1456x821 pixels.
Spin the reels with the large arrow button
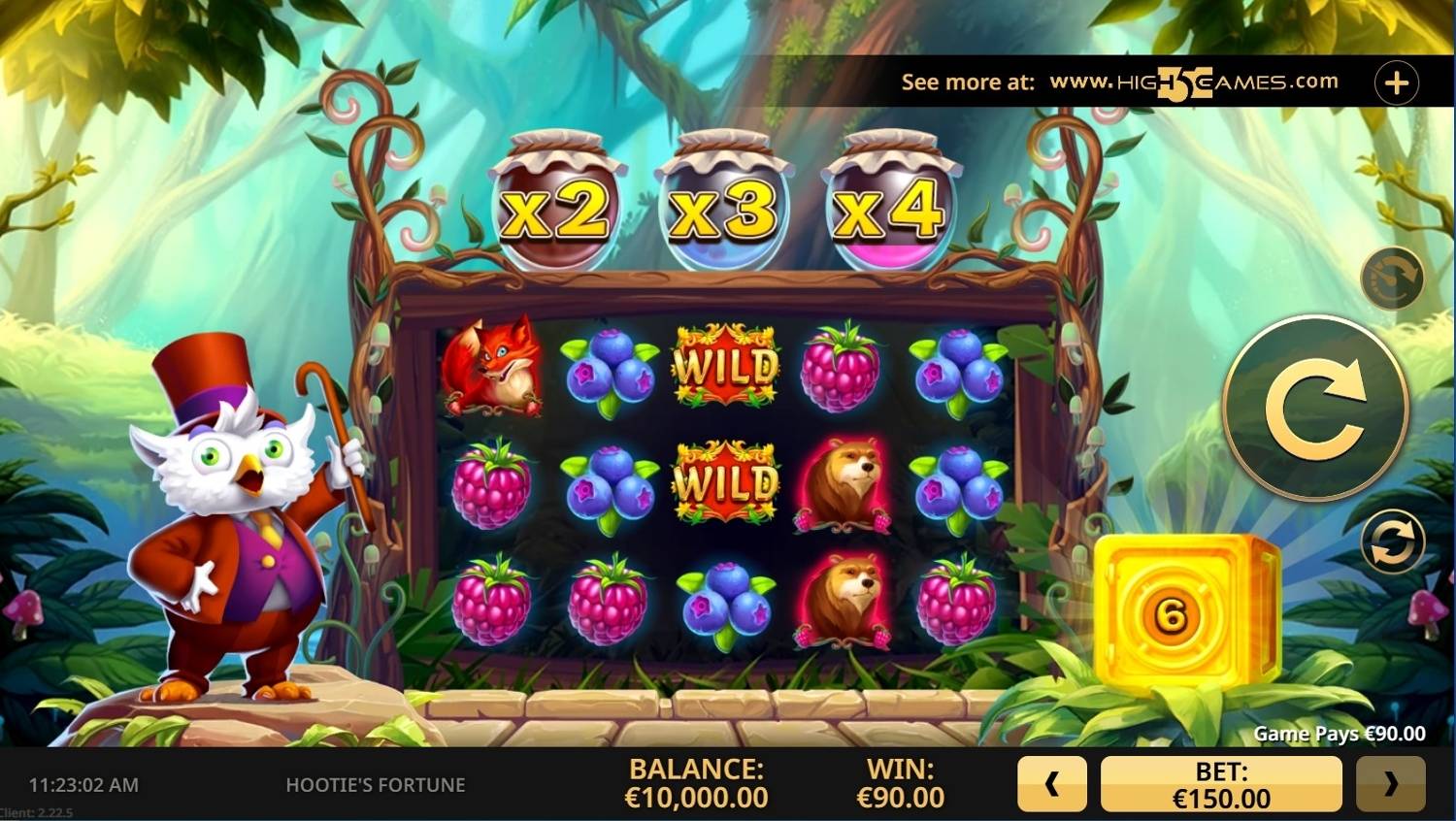coord(1315,409)
